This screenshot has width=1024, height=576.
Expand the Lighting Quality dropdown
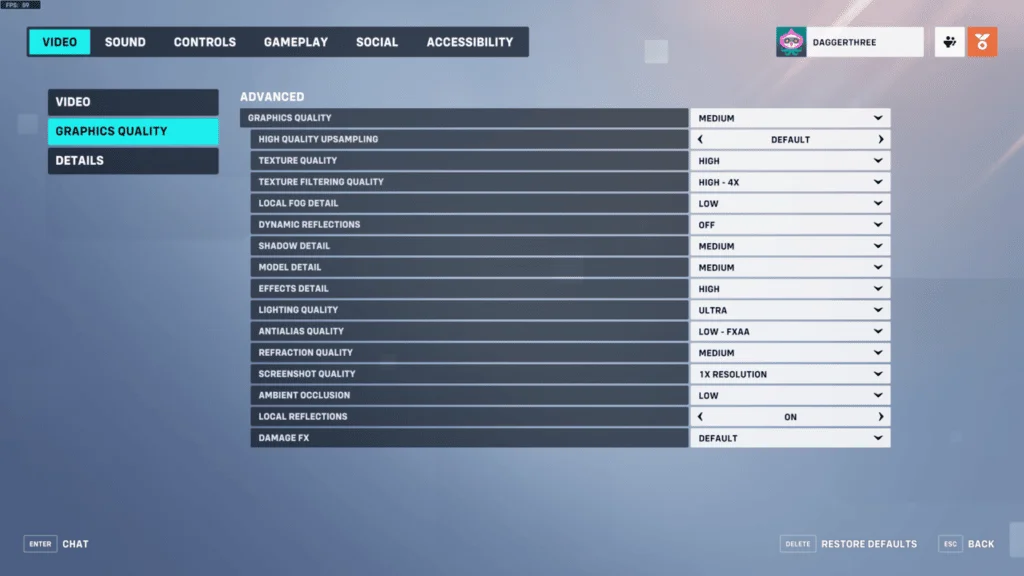790,310
